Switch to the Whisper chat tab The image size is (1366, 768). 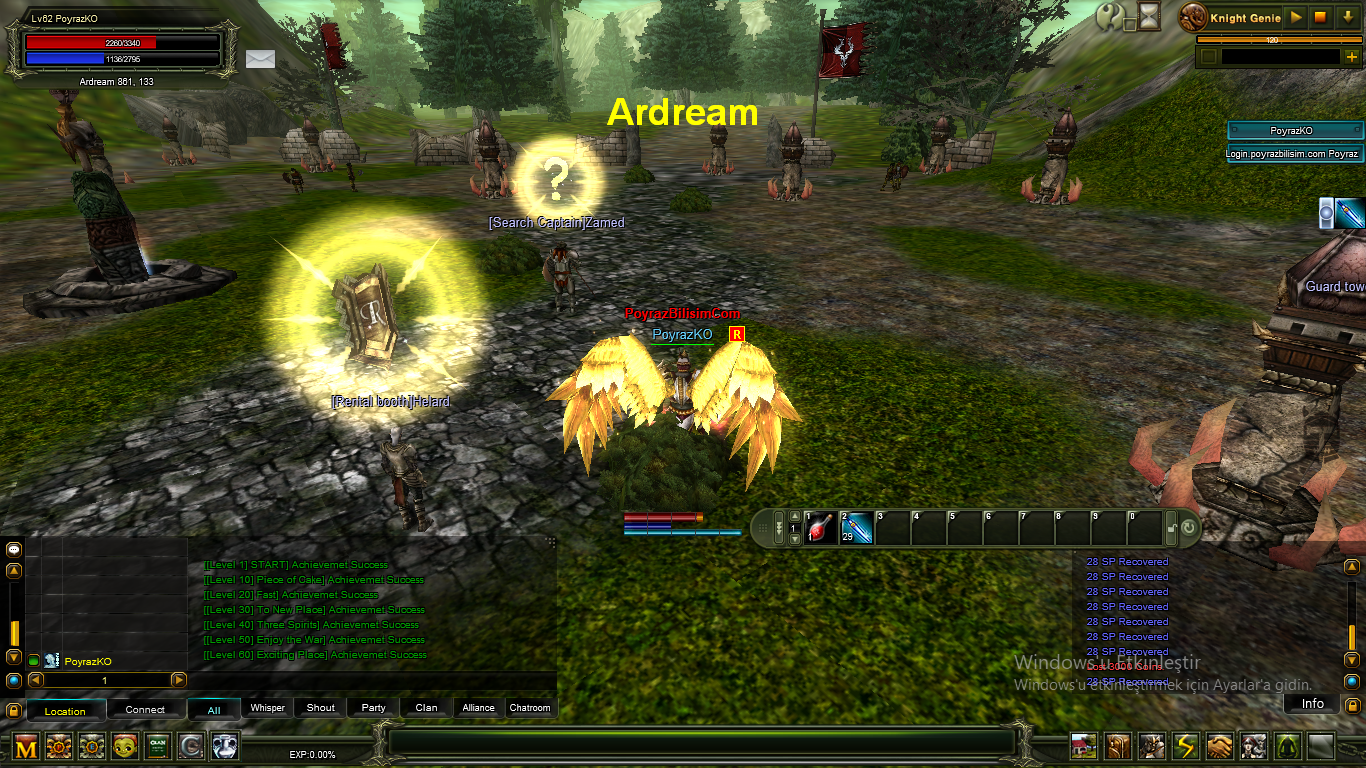coord(267,708)
